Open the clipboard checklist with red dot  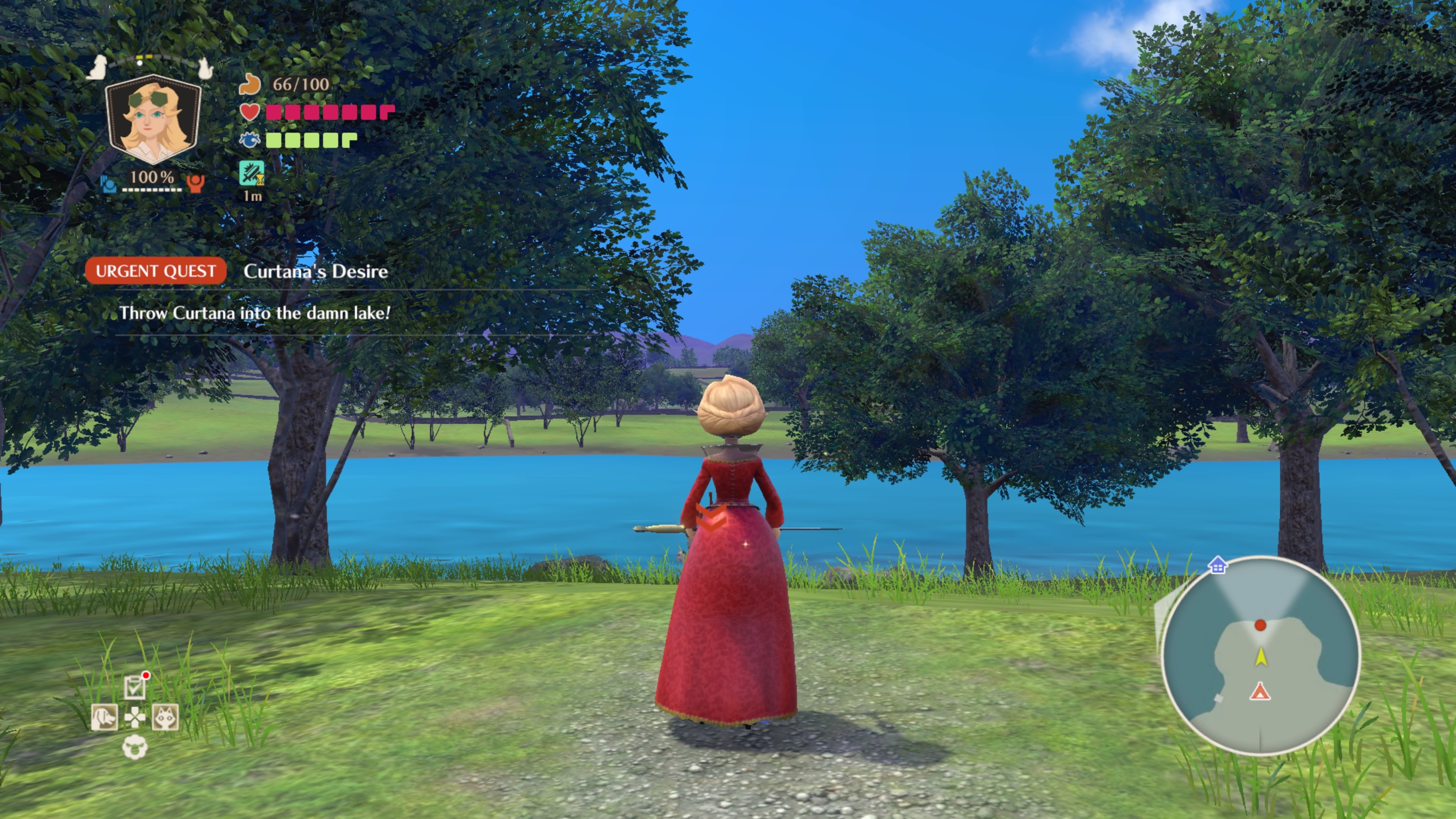coord(135,687)
